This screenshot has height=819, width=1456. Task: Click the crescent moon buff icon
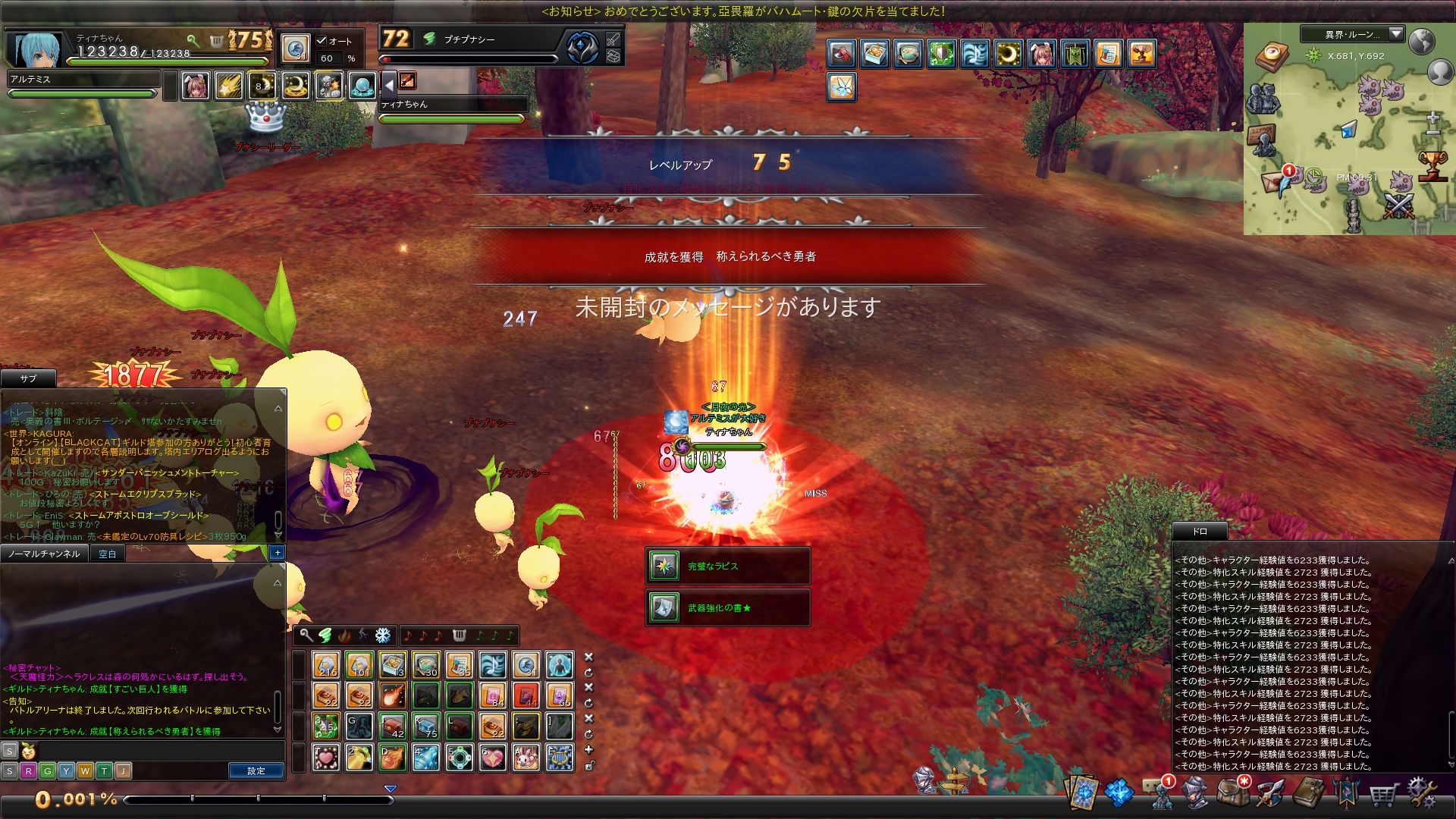pyautogui.click(x=1008, y=54)
